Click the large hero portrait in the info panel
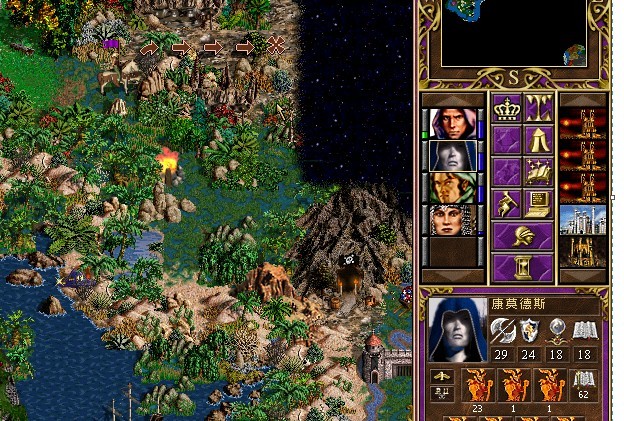This screenshot has width=624, height=421. (x=455, y=329)
